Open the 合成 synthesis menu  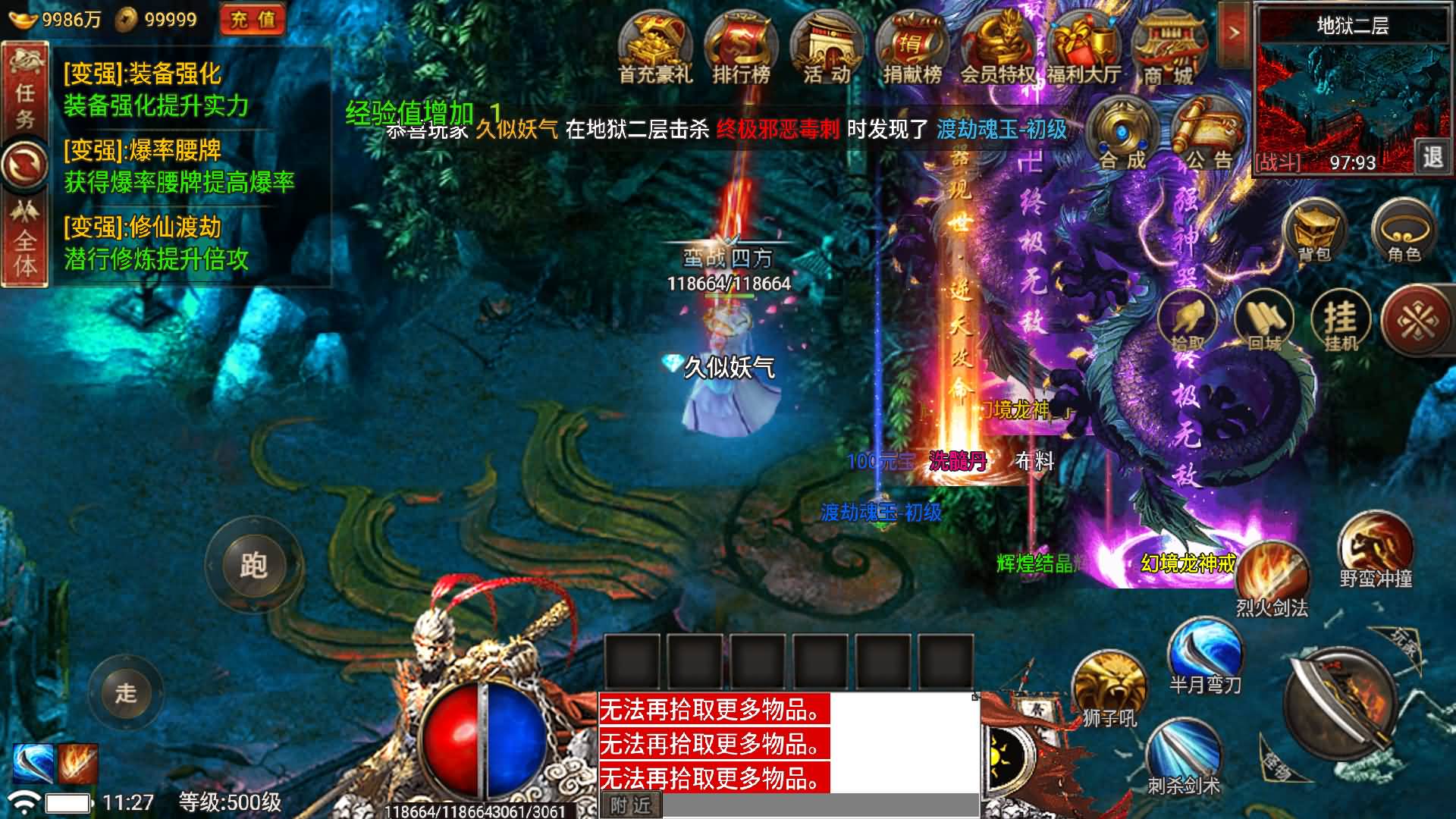pos(1122,136)
